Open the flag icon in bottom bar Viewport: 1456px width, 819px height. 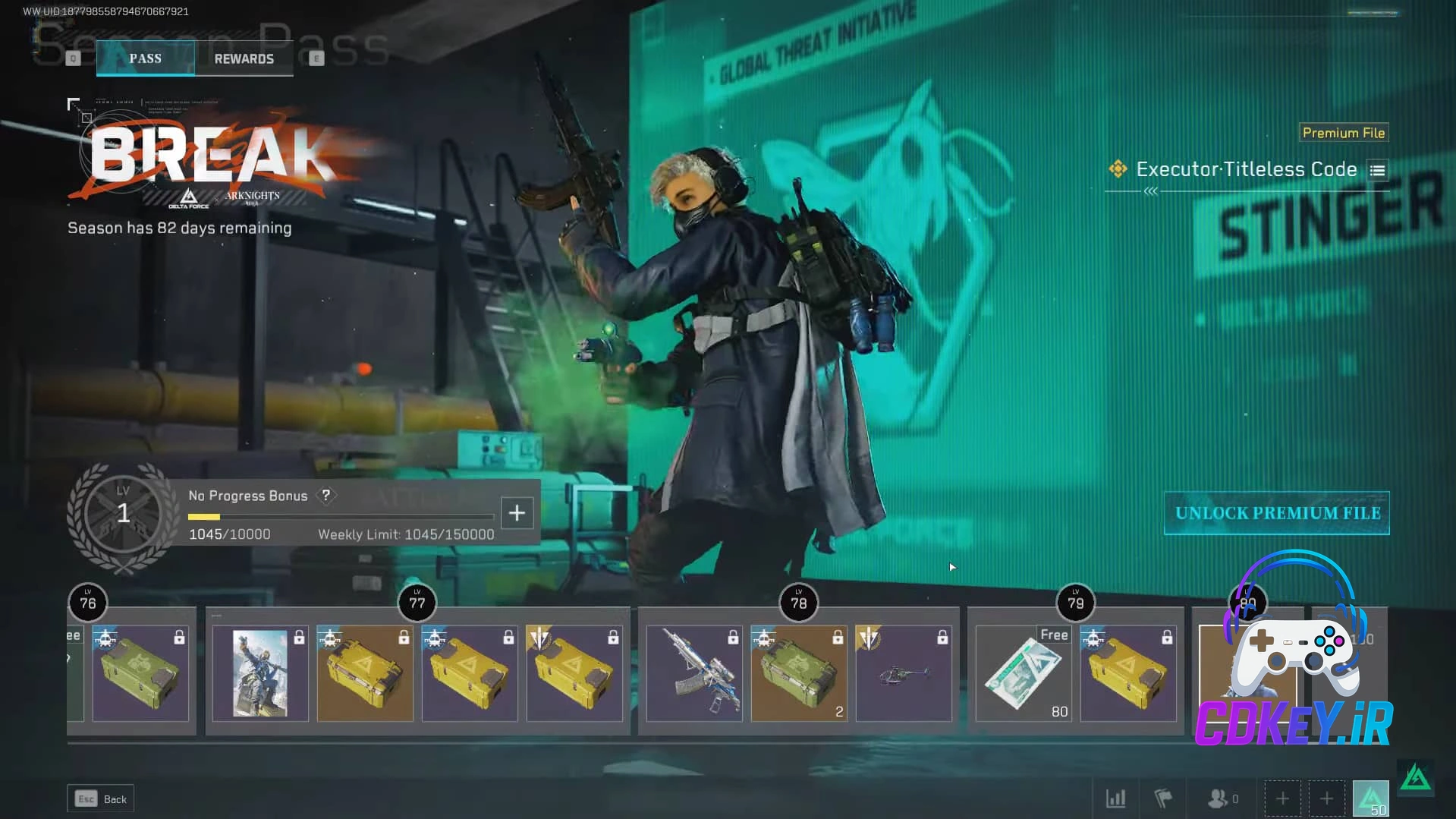pos(1162,799)
